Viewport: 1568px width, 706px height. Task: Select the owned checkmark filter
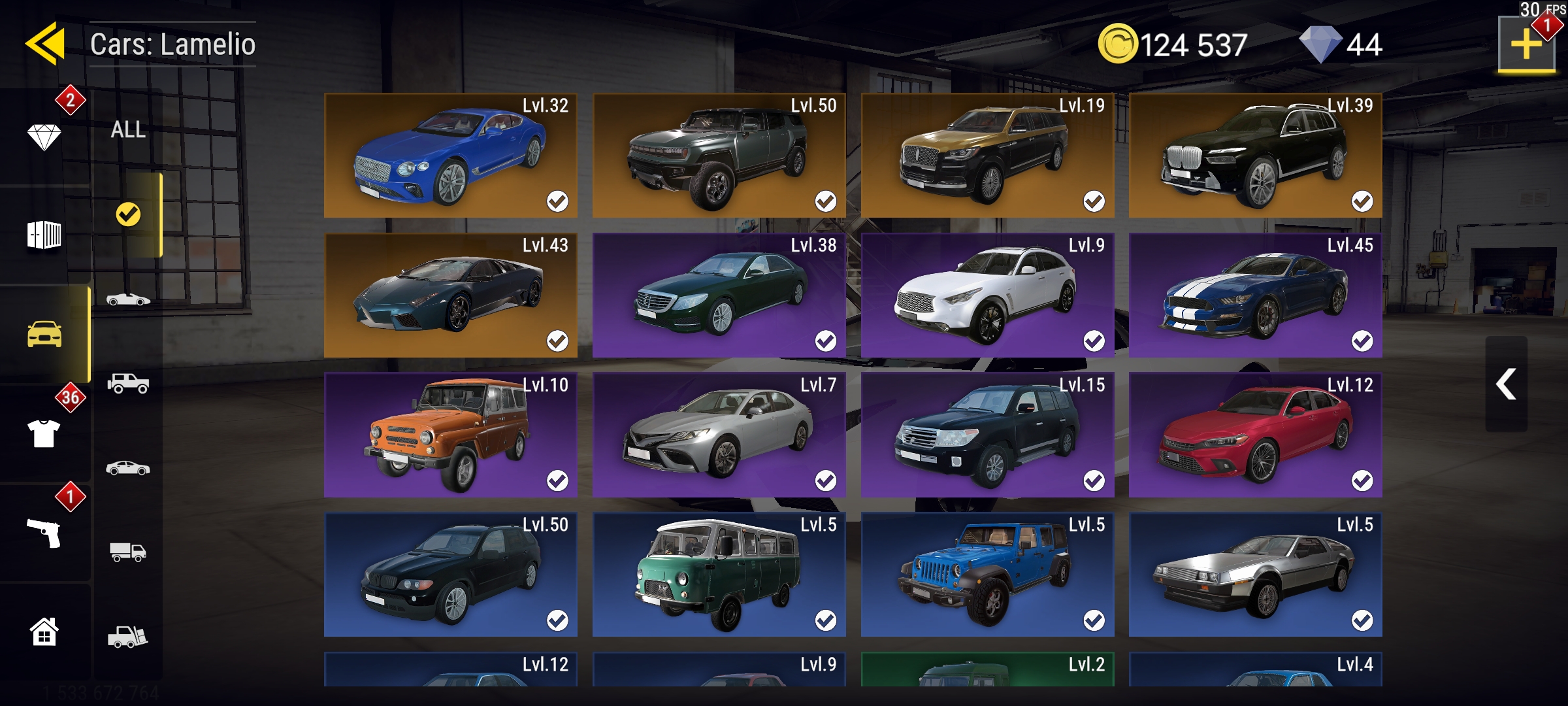coord(128,214)
